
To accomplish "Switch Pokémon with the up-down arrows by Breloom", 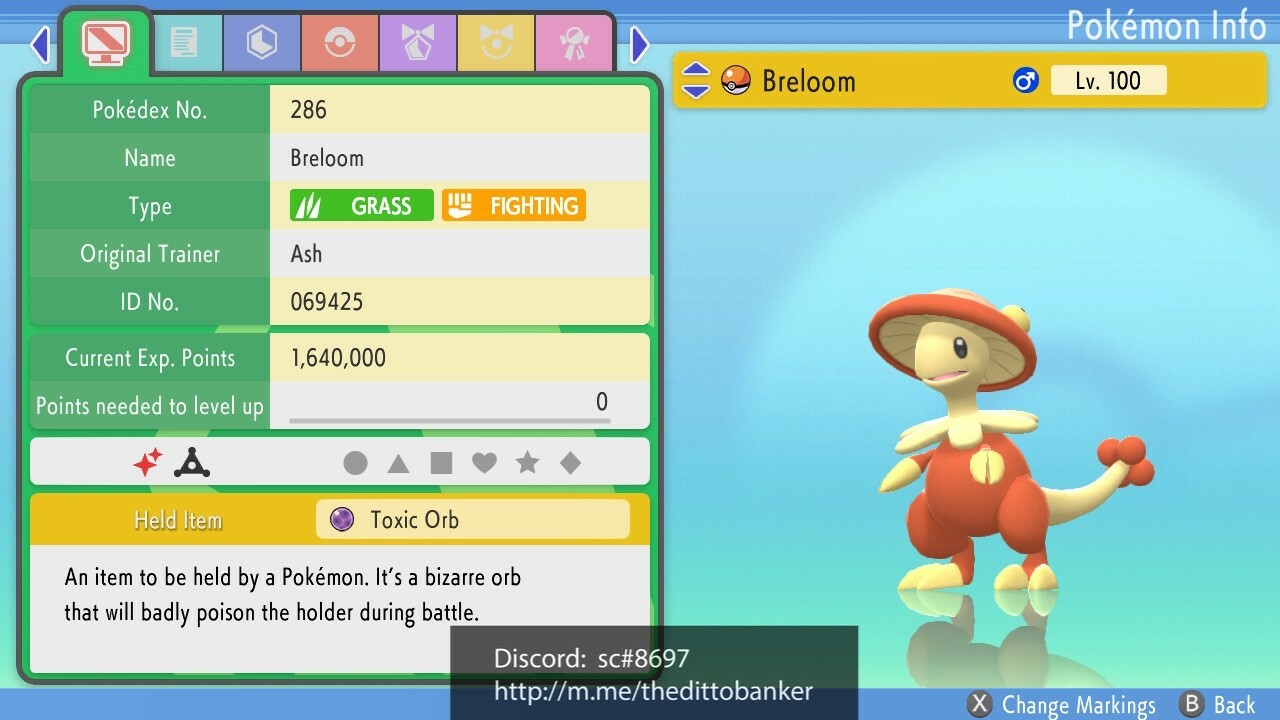I will pos(695,81).
